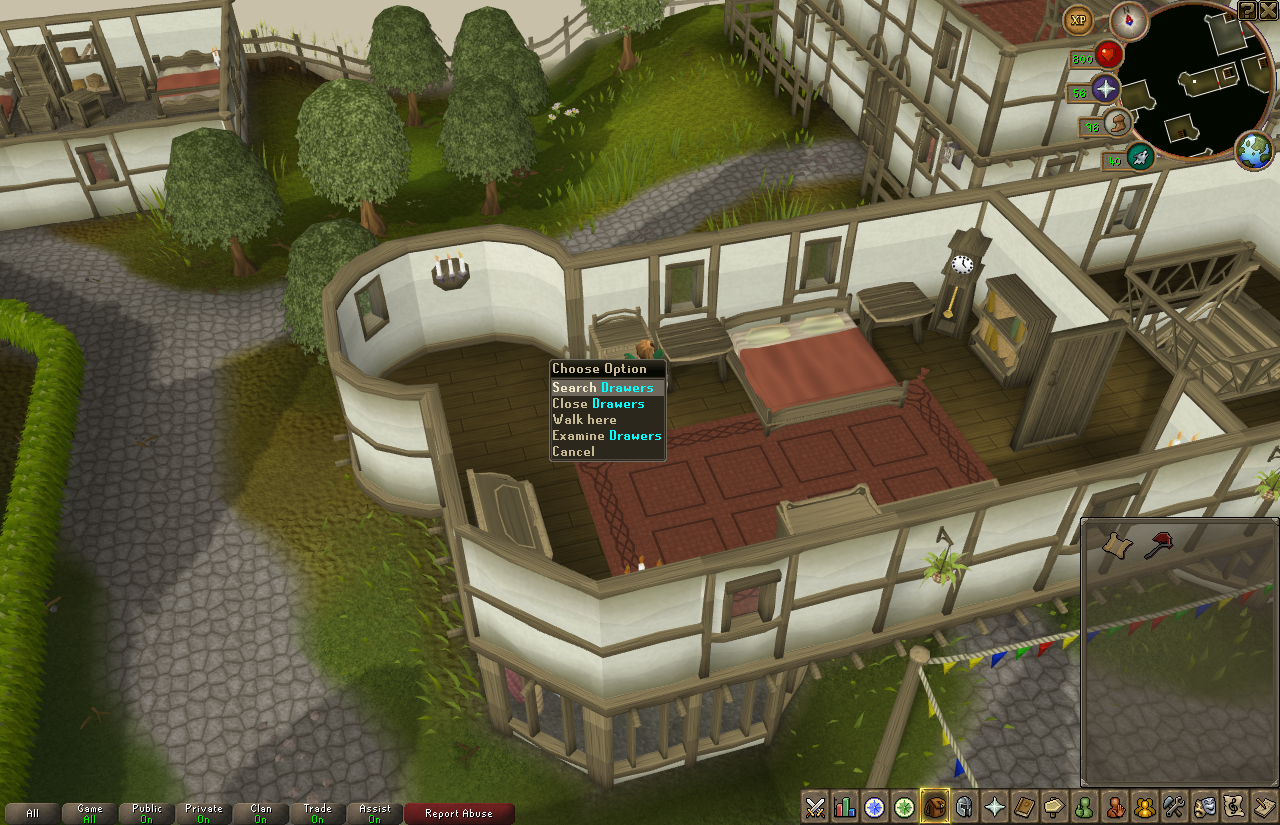Image resolution: width=1280 pixels, height=825 pixels.
Task: Cancel the Choose Option menu
Action: 574,452
